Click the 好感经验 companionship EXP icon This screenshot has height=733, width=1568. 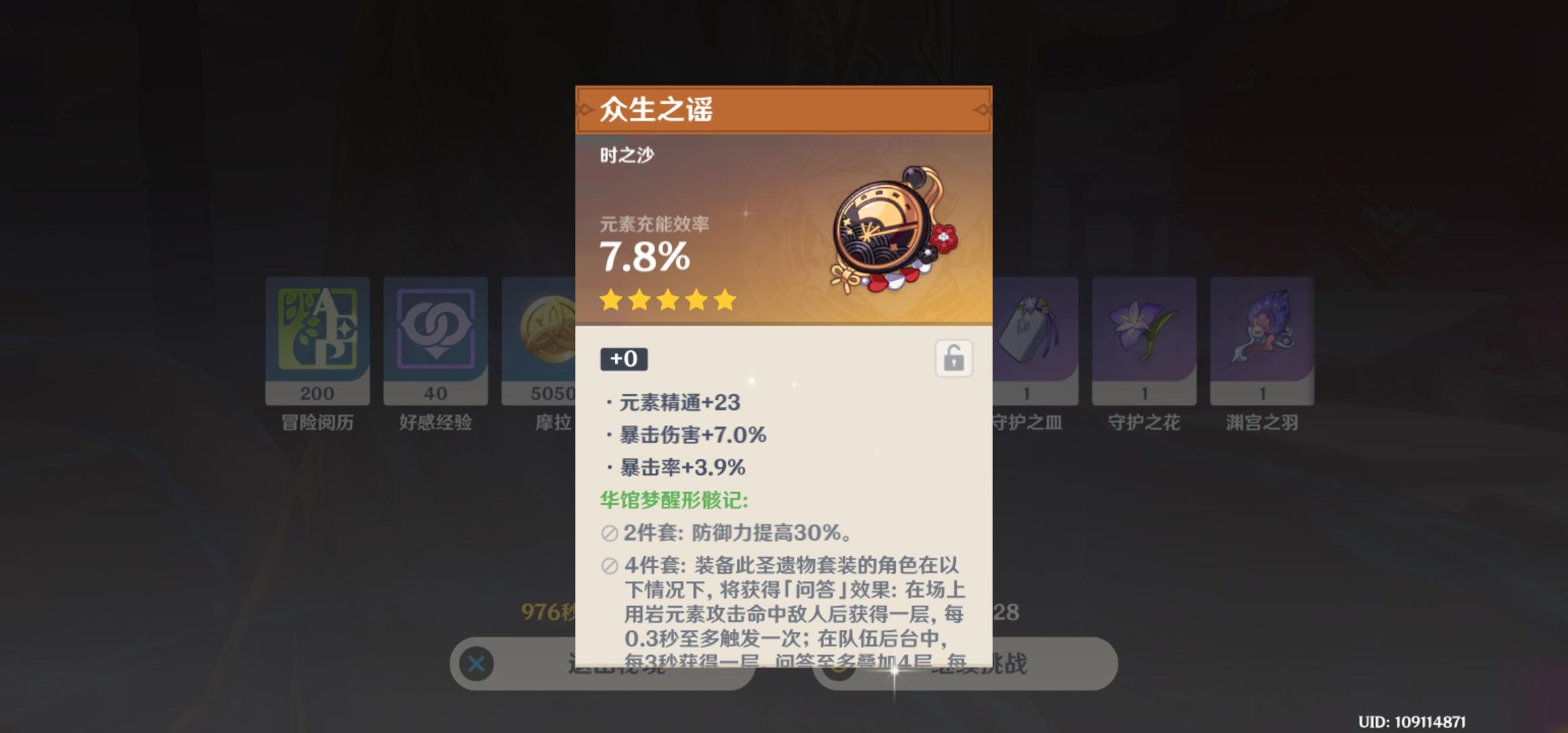[x=435, y=338]
